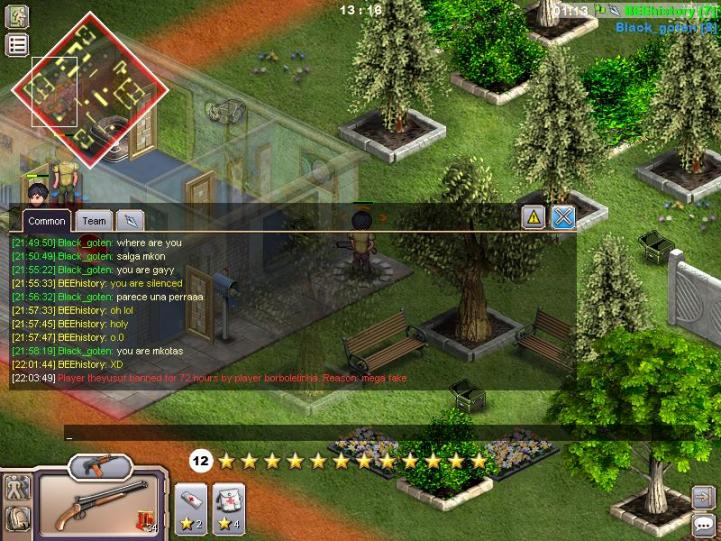This screenshot has width=721, height=541.
Task: Open the list menu icon
Action: pos(17,44)
